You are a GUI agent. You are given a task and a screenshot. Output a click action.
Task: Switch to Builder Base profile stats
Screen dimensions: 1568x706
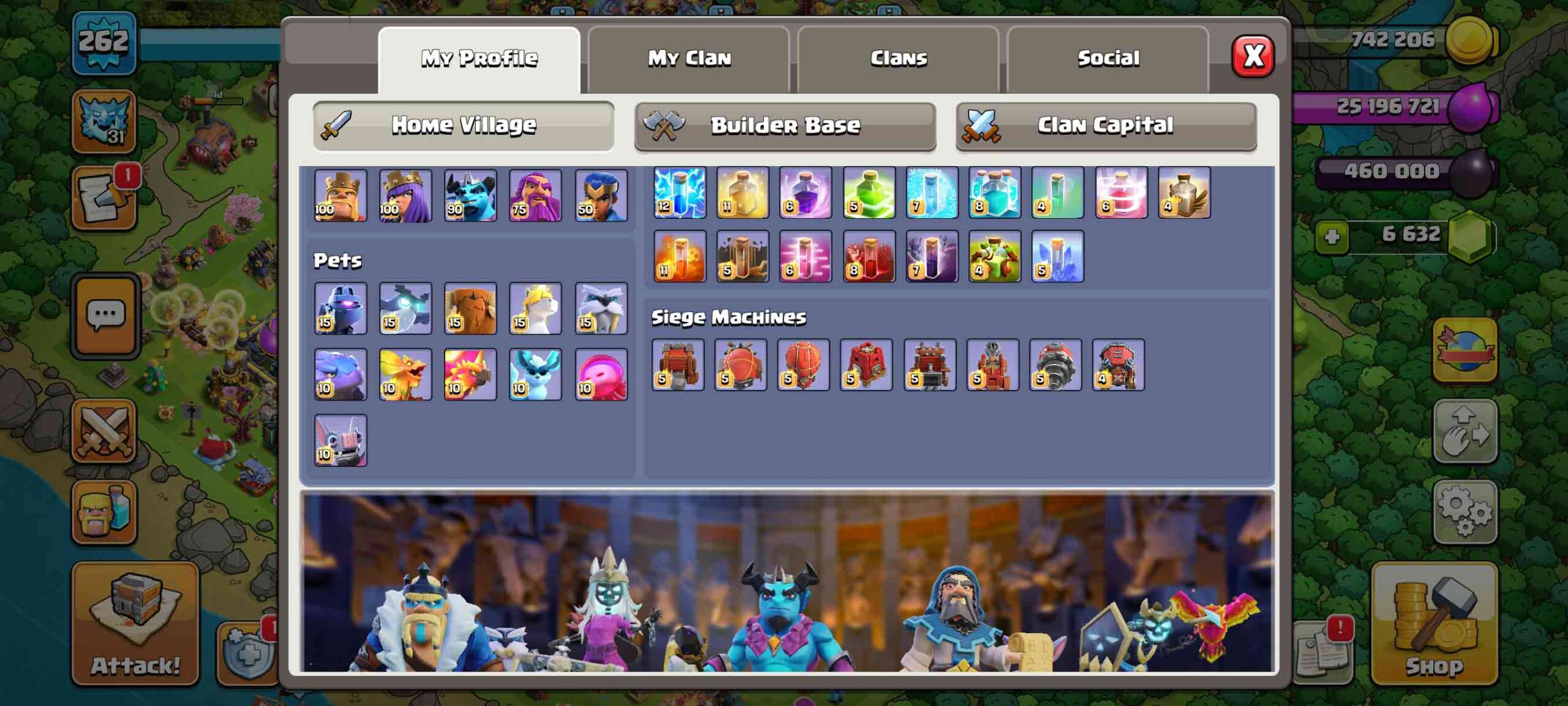pos(786,124)
